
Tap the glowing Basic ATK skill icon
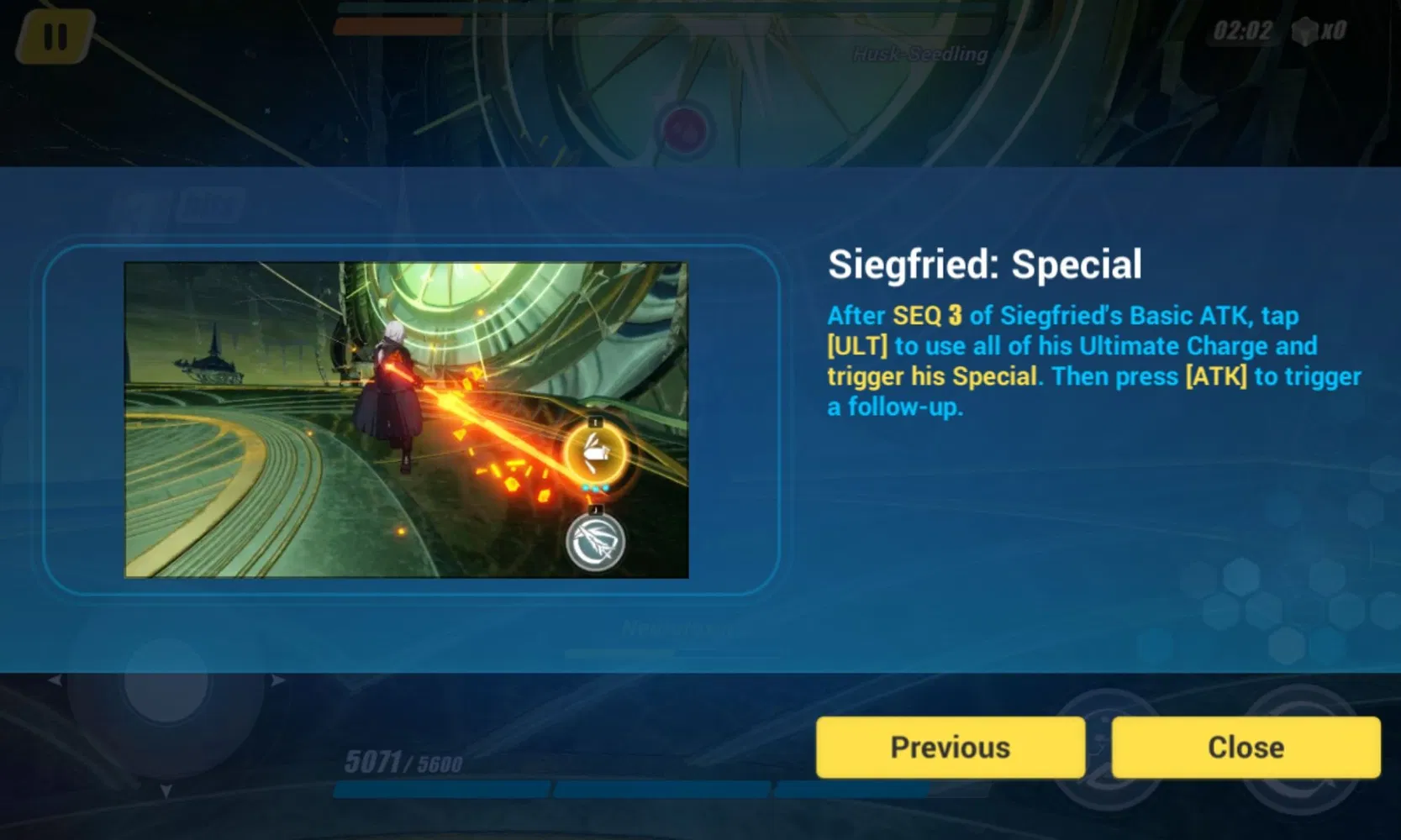click(597, 451)
